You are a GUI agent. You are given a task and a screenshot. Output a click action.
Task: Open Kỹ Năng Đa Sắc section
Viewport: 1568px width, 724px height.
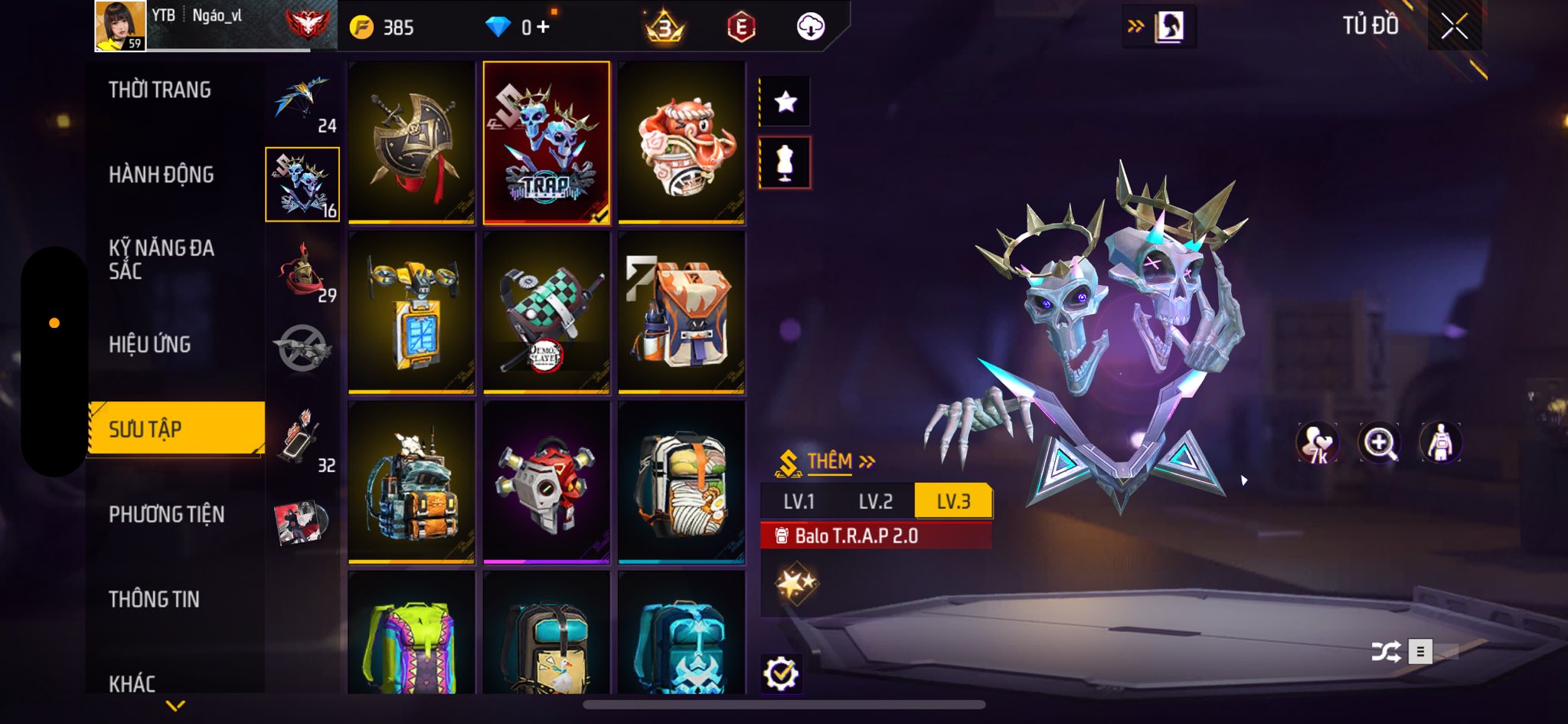click(x=161, y=259)
